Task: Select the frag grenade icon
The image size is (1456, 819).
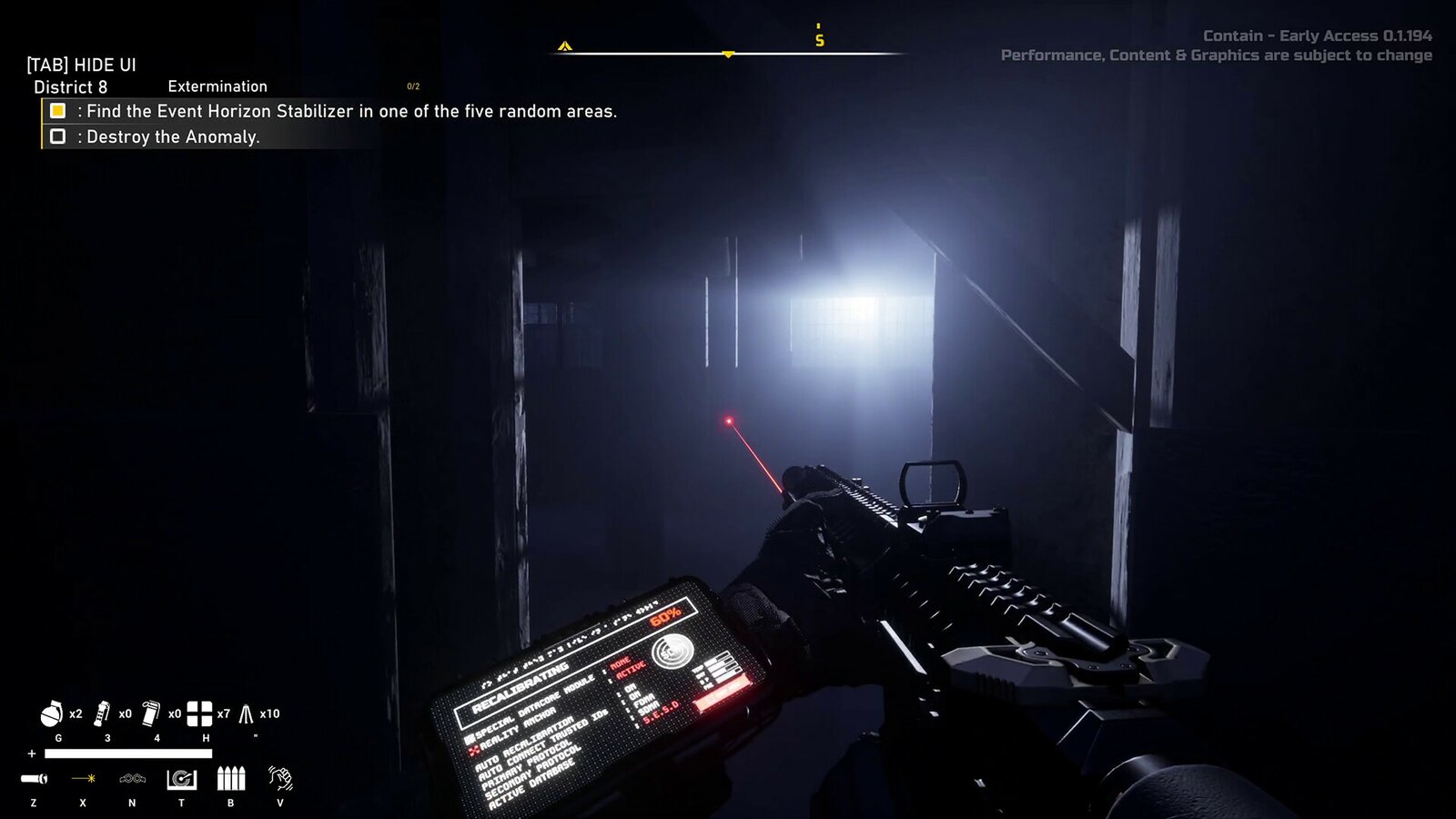Action: click(x=51, y=714)
